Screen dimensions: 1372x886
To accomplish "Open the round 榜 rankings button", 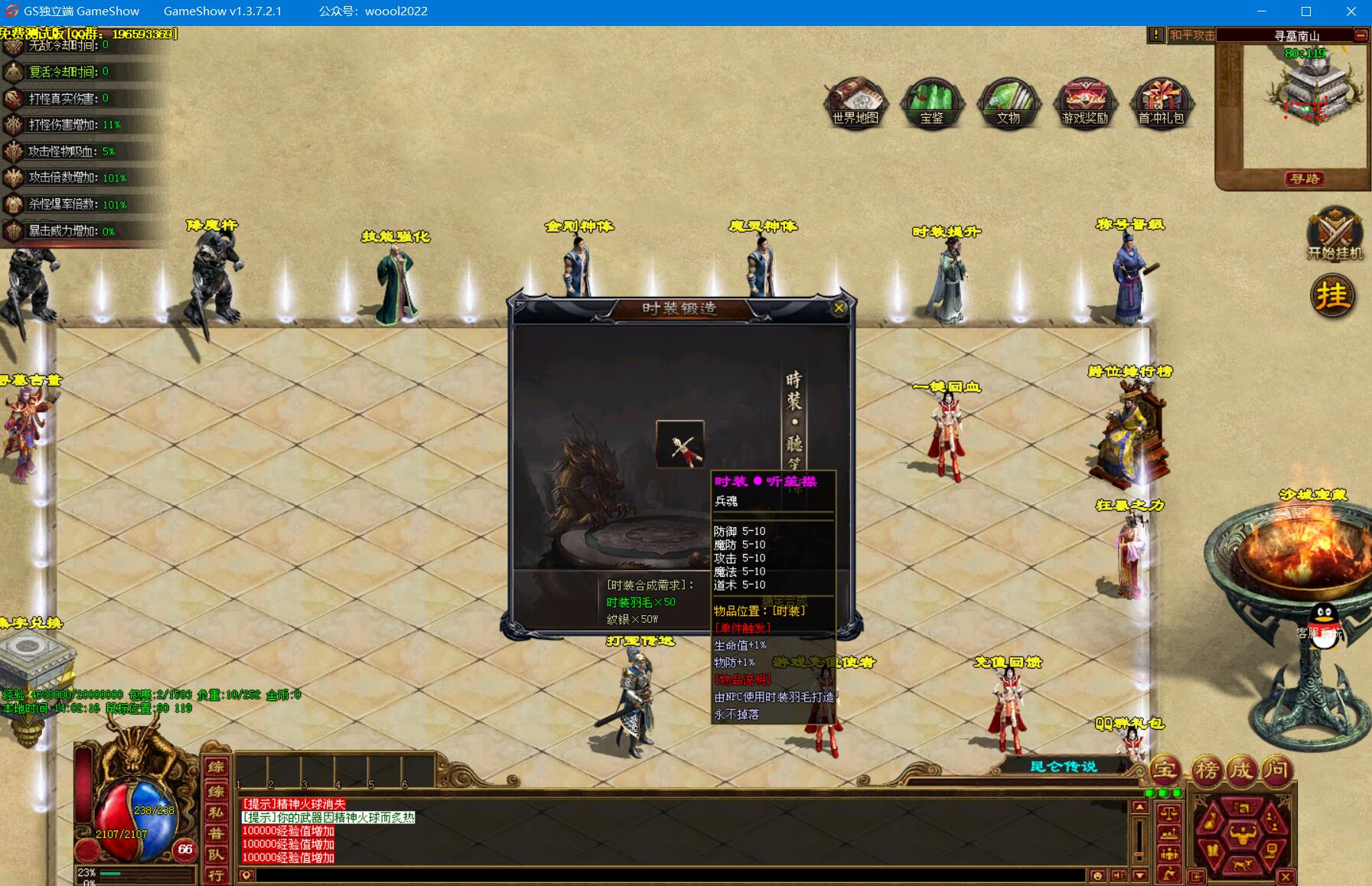I will 1206,770.
